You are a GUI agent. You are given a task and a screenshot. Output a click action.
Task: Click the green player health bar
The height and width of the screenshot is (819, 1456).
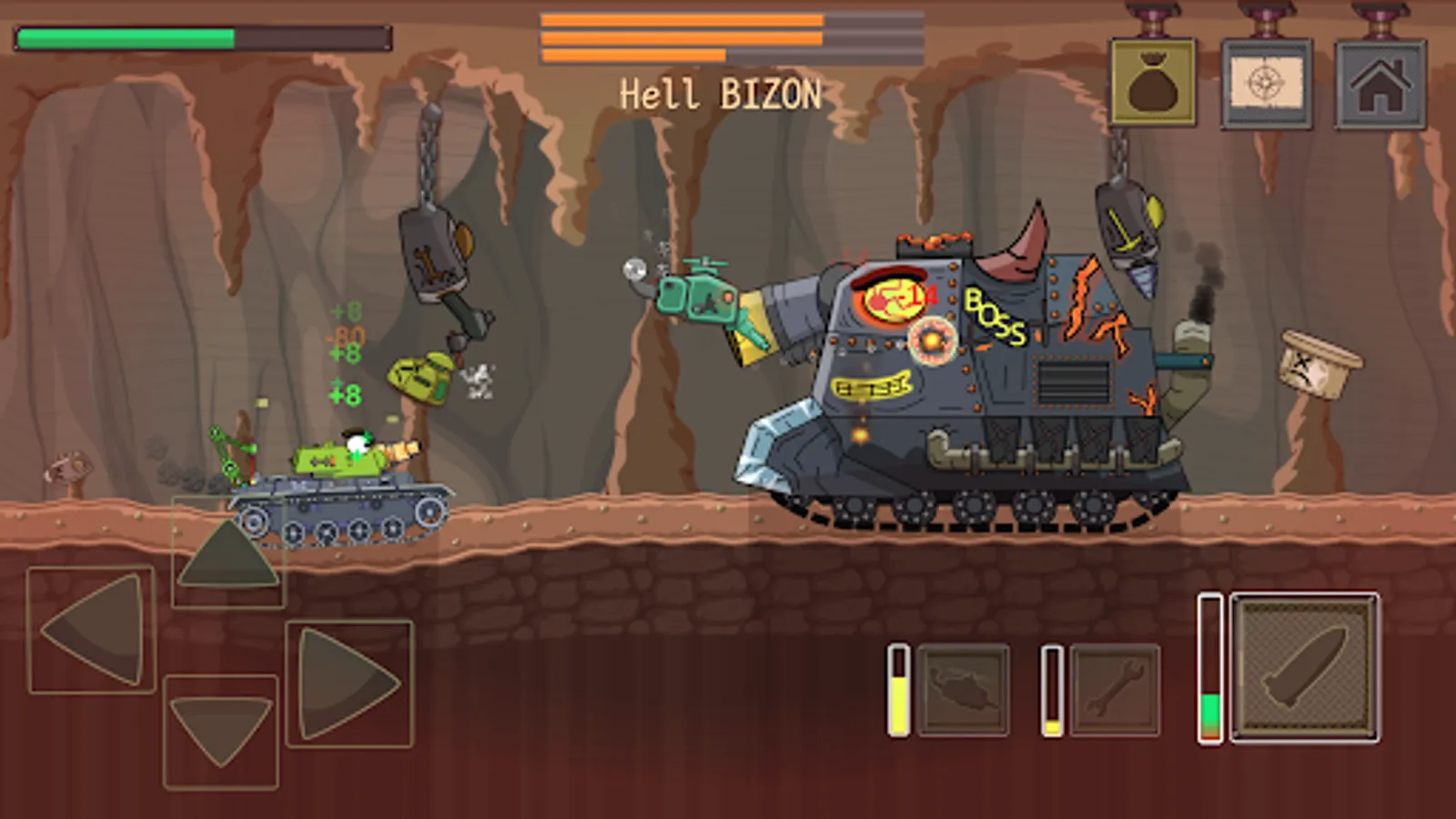(x=127, y=36)
